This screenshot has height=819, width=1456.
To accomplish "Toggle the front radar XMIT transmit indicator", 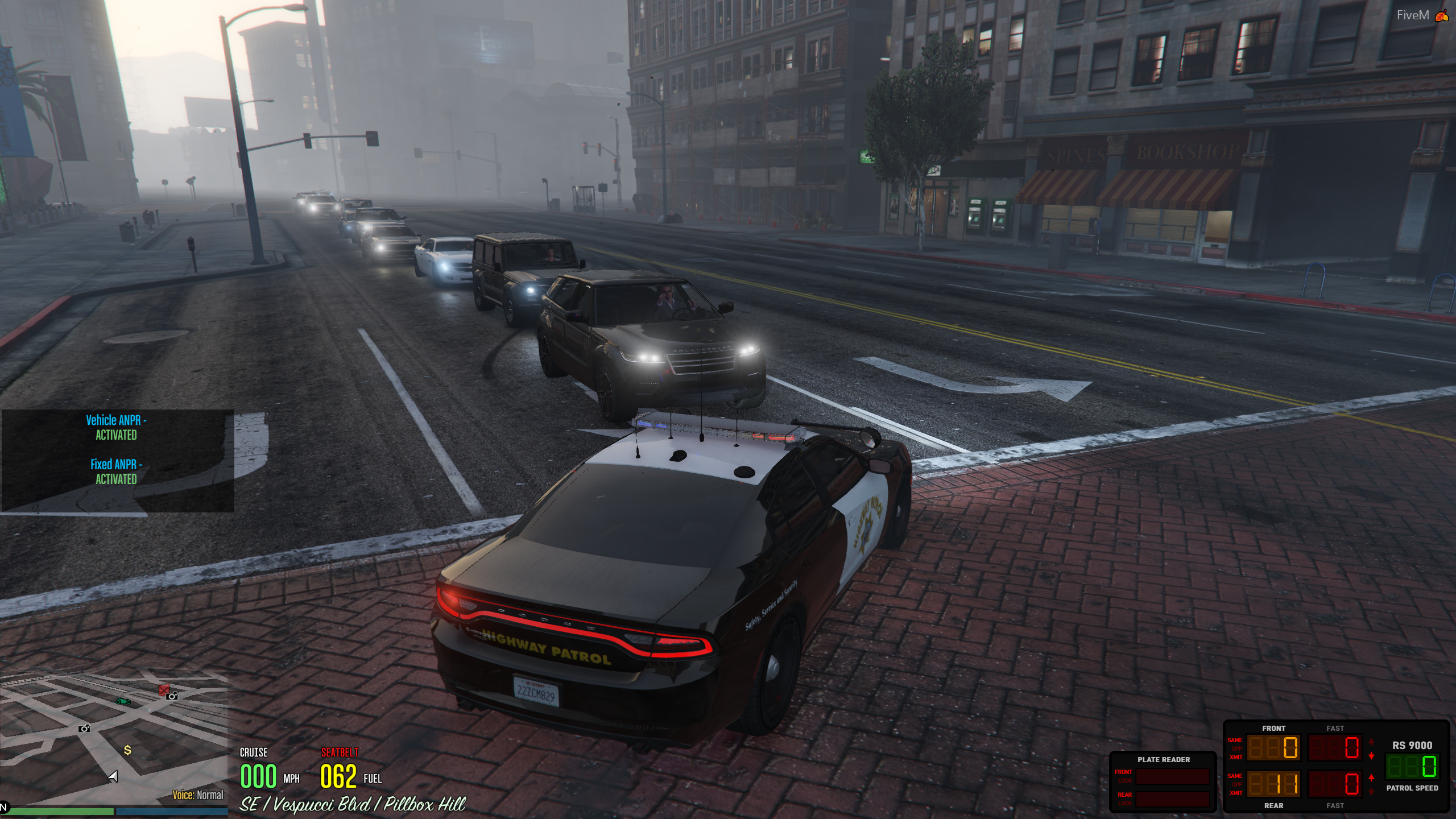I will 1235,758.
